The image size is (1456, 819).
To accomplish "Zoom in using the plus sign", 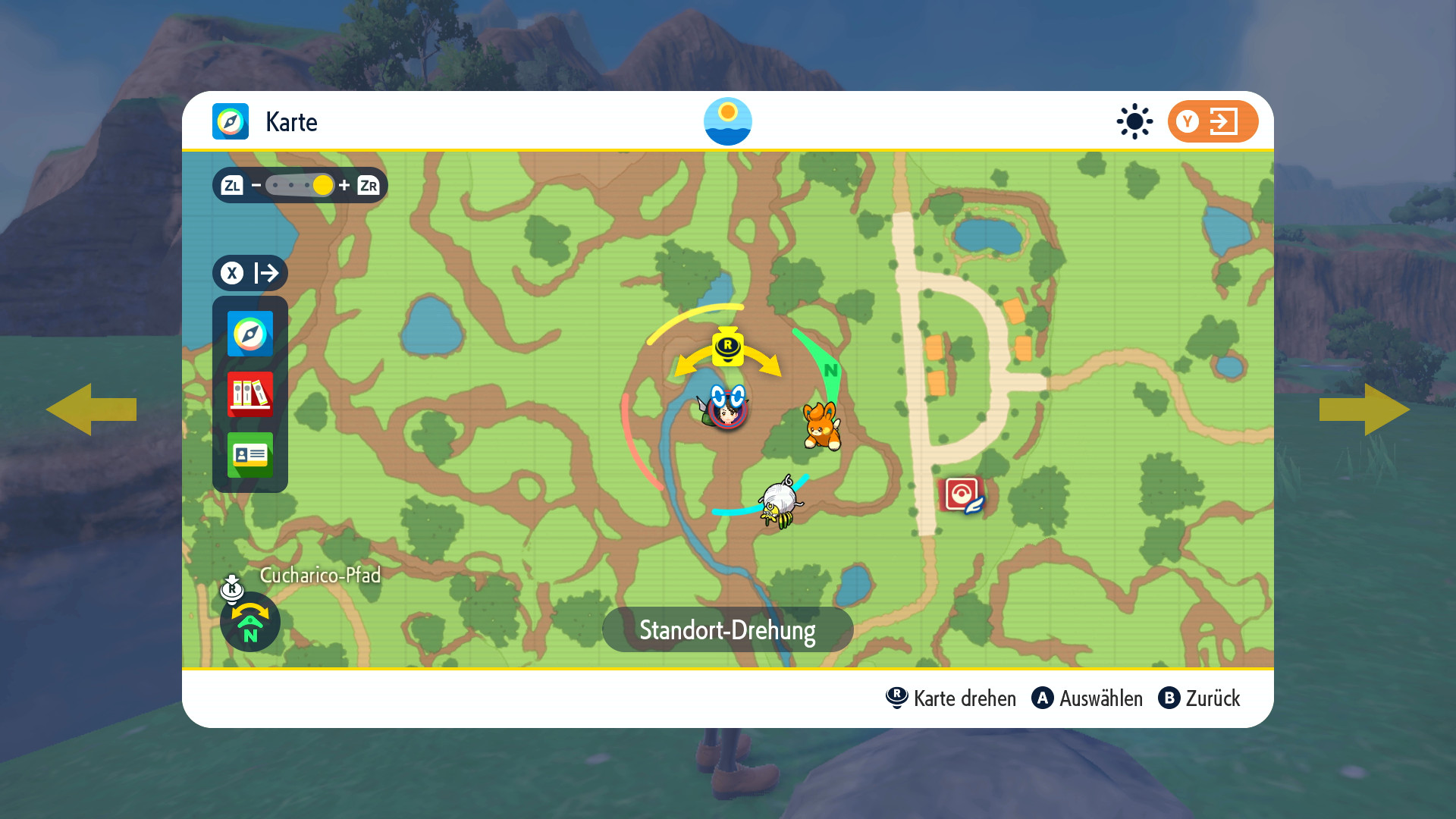I will [344, 185].
